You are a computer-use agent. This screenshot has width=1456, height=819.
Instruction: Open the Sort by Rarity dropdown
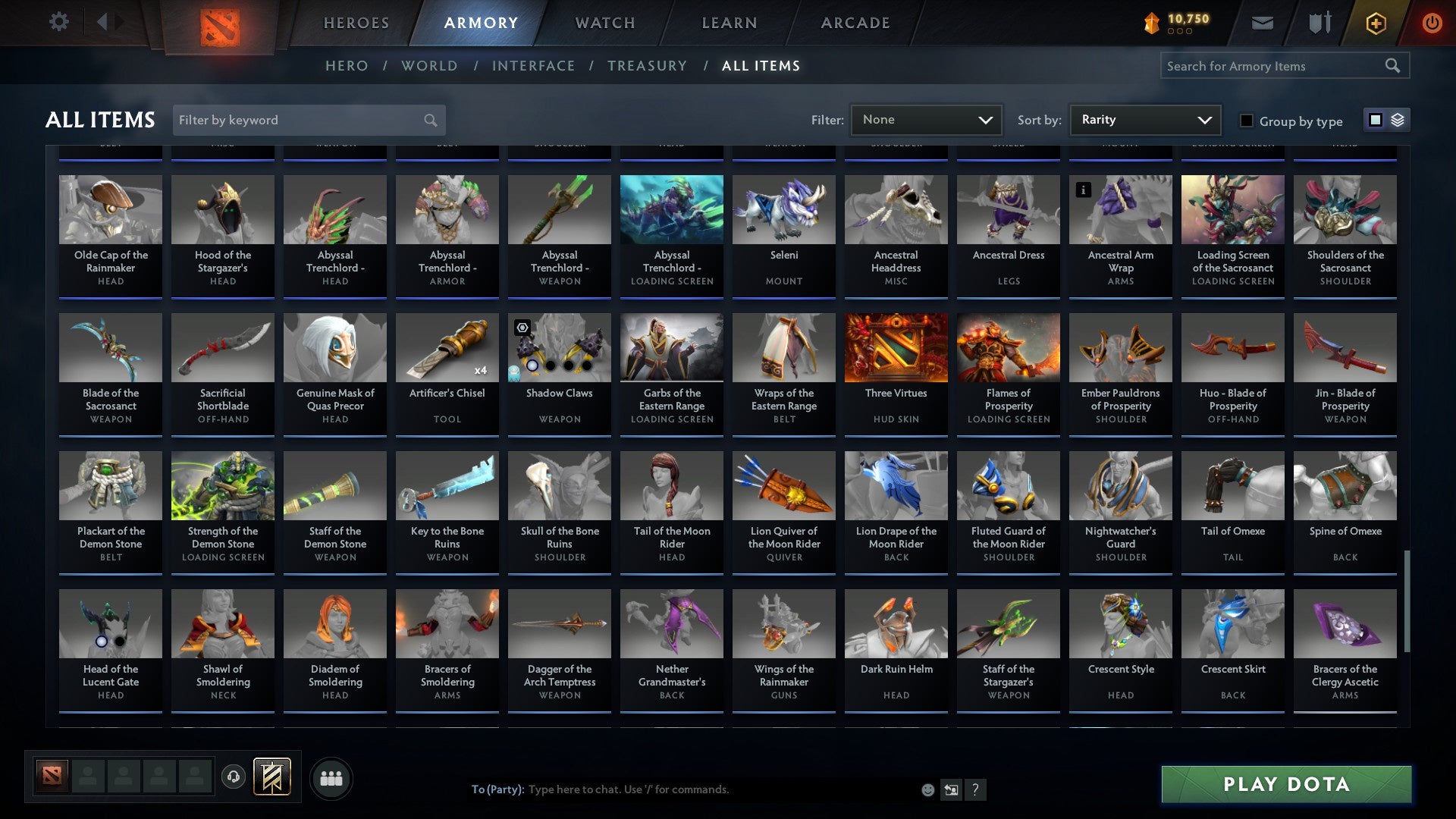pos(1144,119)
